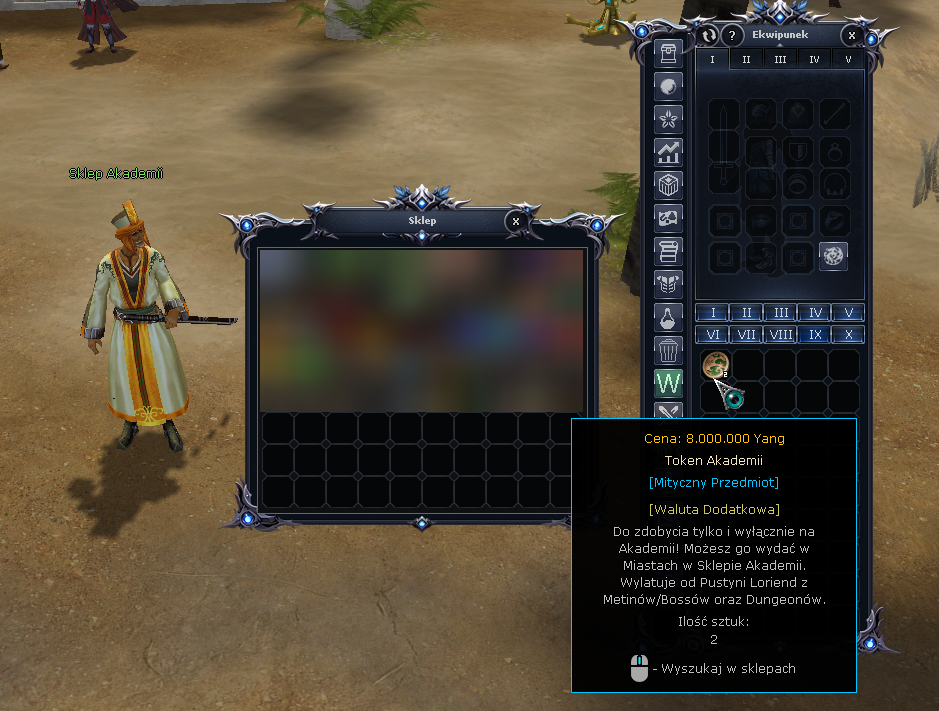
Task: Open inventory page VII
Action: tap(746, 335)
